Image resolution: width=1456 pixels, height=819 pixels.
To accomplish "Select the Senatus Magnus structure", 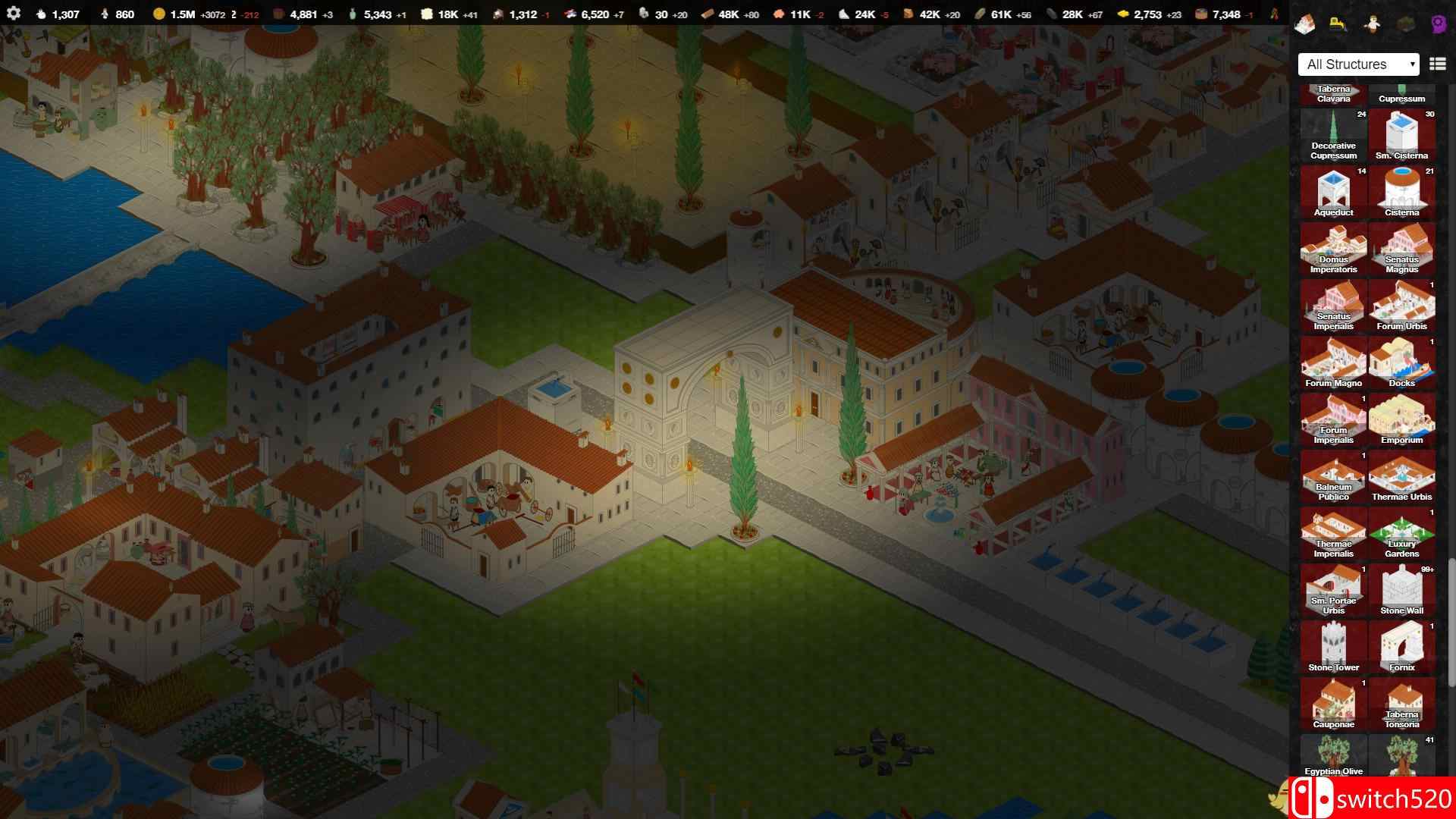I will (x=1402, y=248).
